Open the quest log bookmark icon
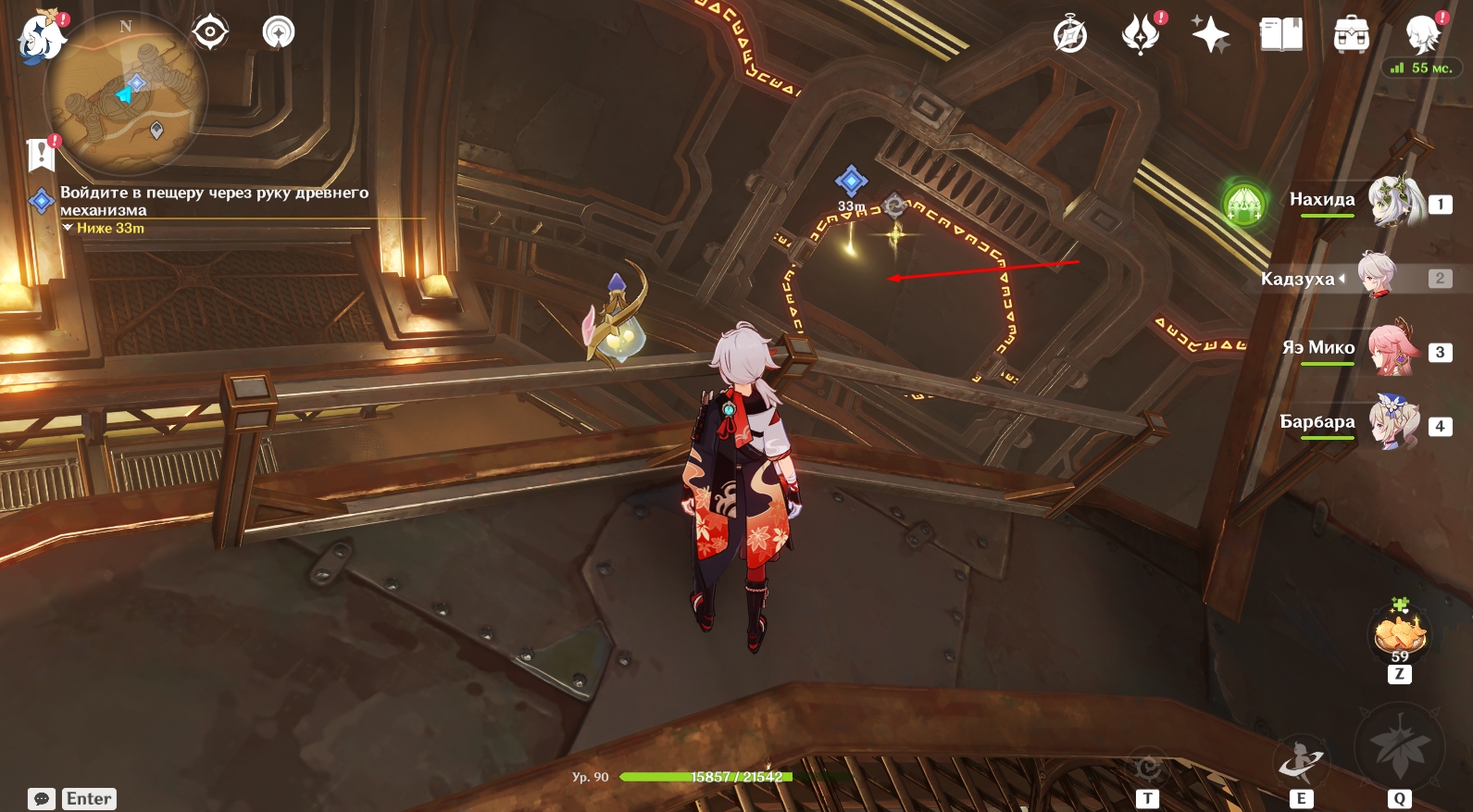The image size is (1473, 812). pos(42,155)
